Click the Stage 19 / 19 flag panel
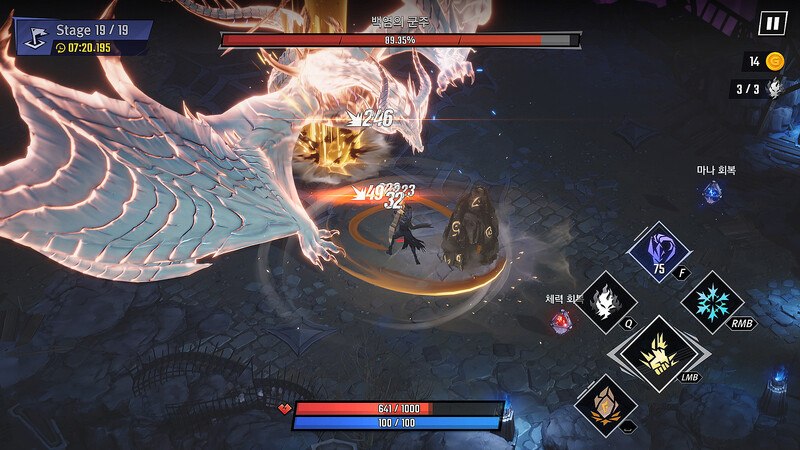800x450 pixels. coord(83,36)
